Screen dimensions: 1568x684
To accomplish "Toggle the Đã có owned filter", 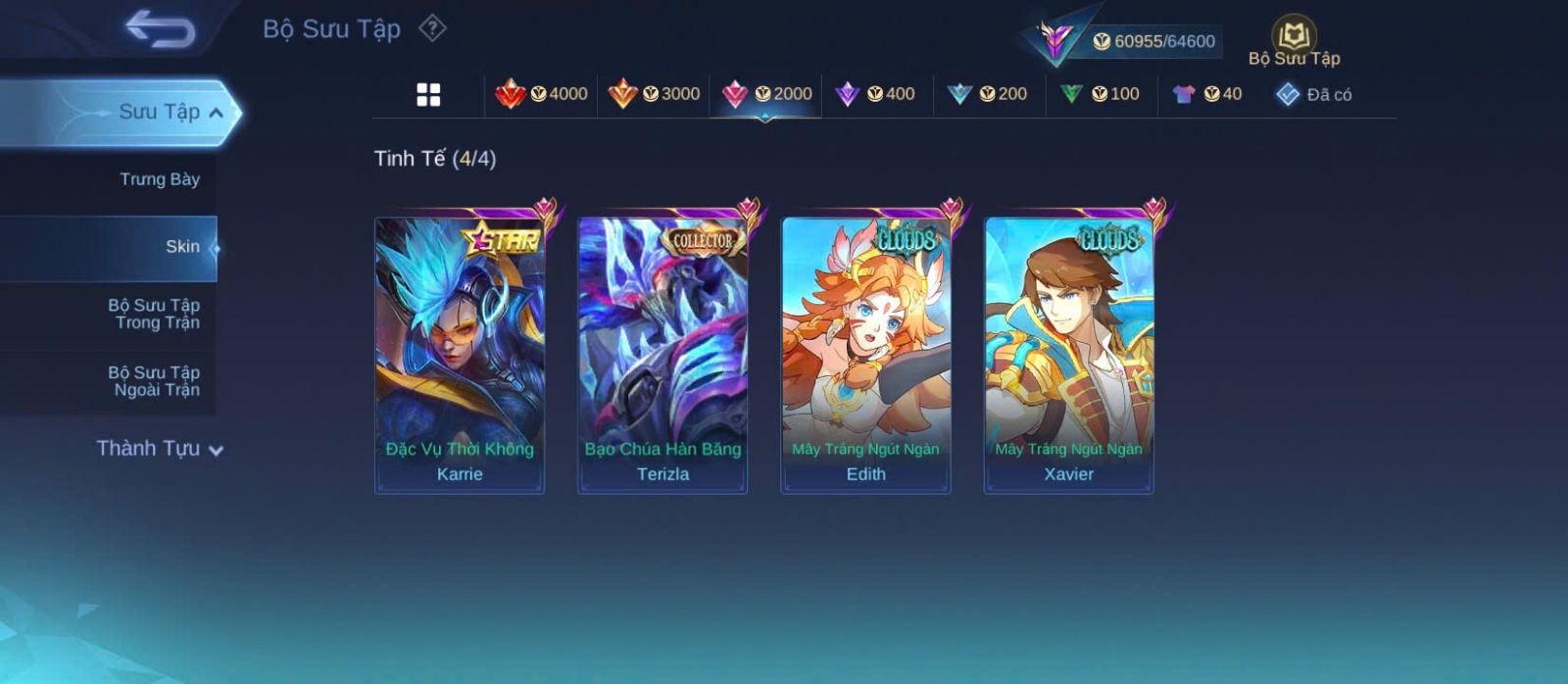I will (x=1314, y=94).
